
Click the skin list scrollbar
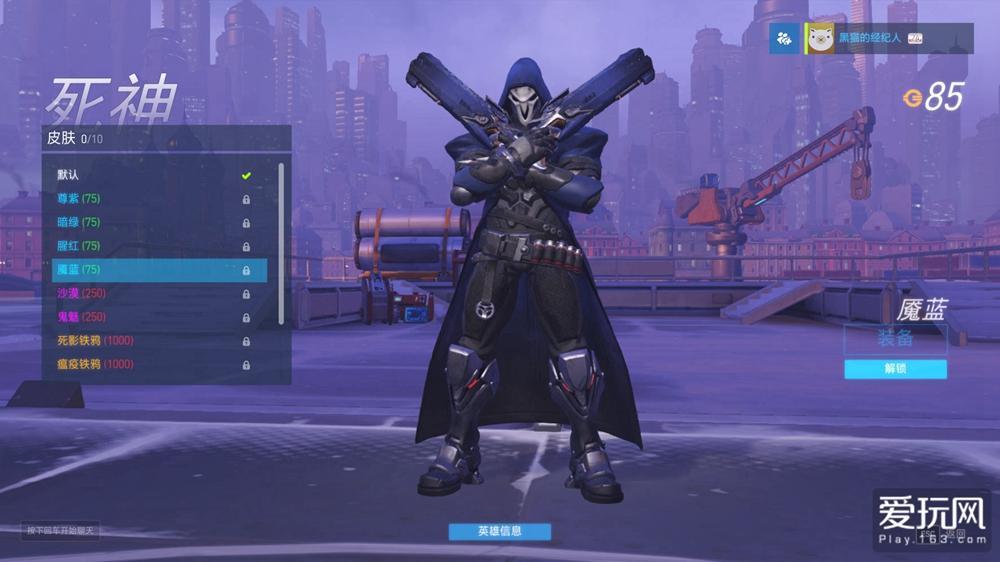(x=282, y=240)
